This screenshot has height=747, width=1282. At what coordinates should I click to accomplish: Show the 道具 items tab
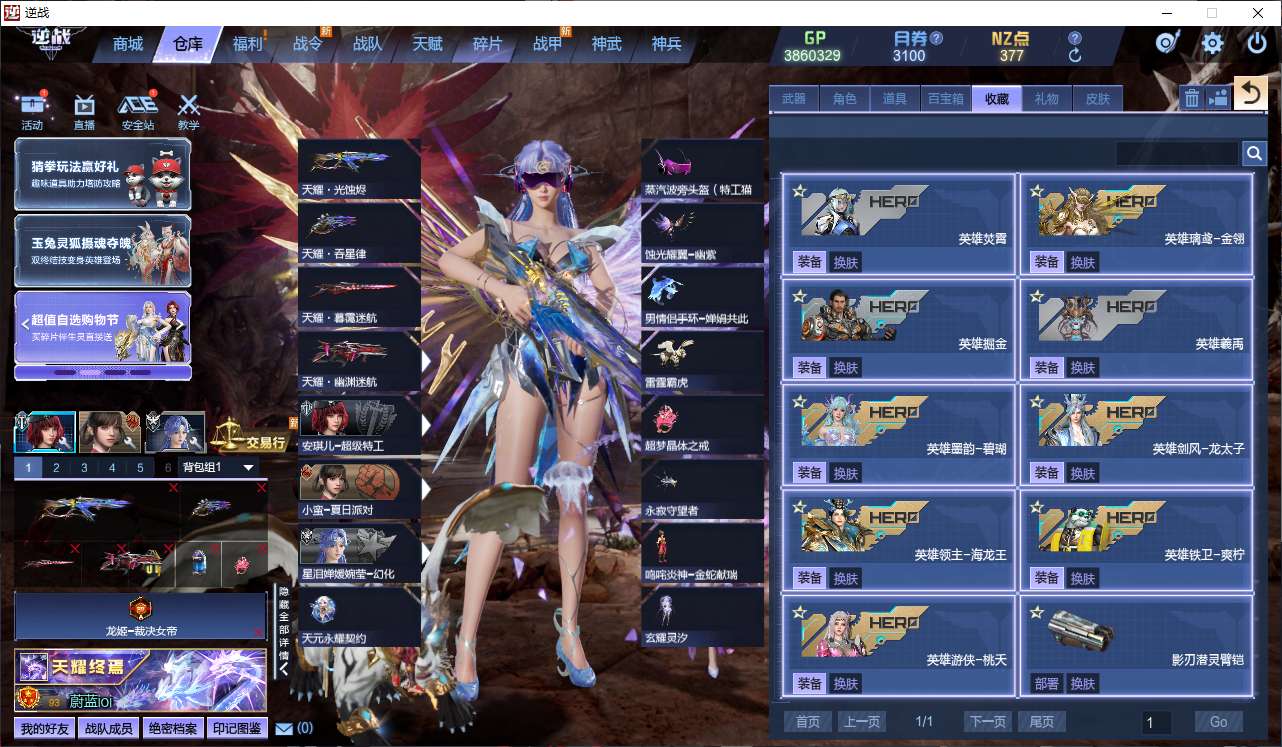click(895, 98)
